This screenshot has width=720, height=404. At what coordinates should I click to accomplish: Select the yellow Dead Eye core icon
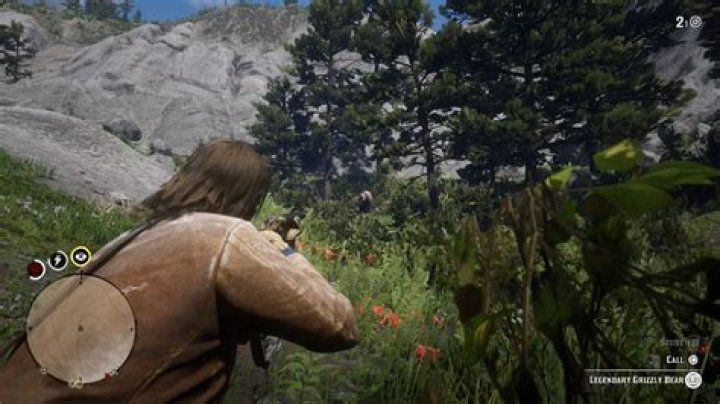(x=81, y=256)
